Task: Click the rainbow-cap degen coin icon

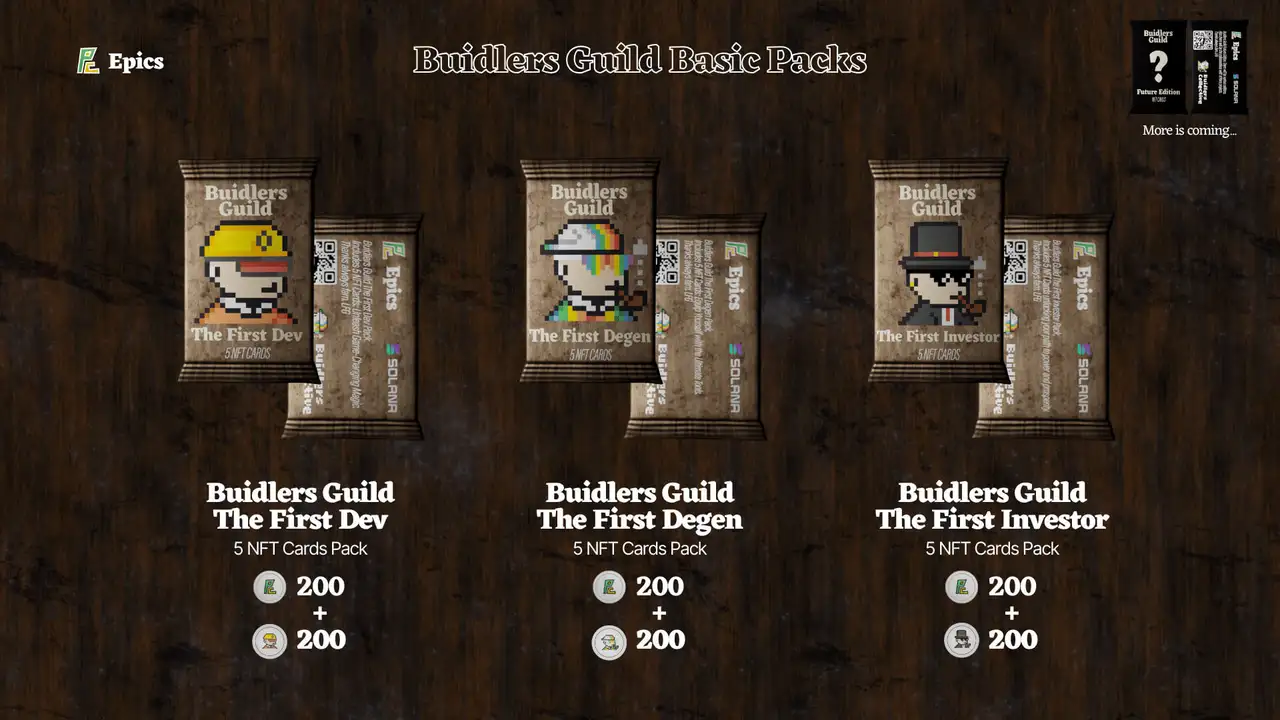Action: click(607, 640)
